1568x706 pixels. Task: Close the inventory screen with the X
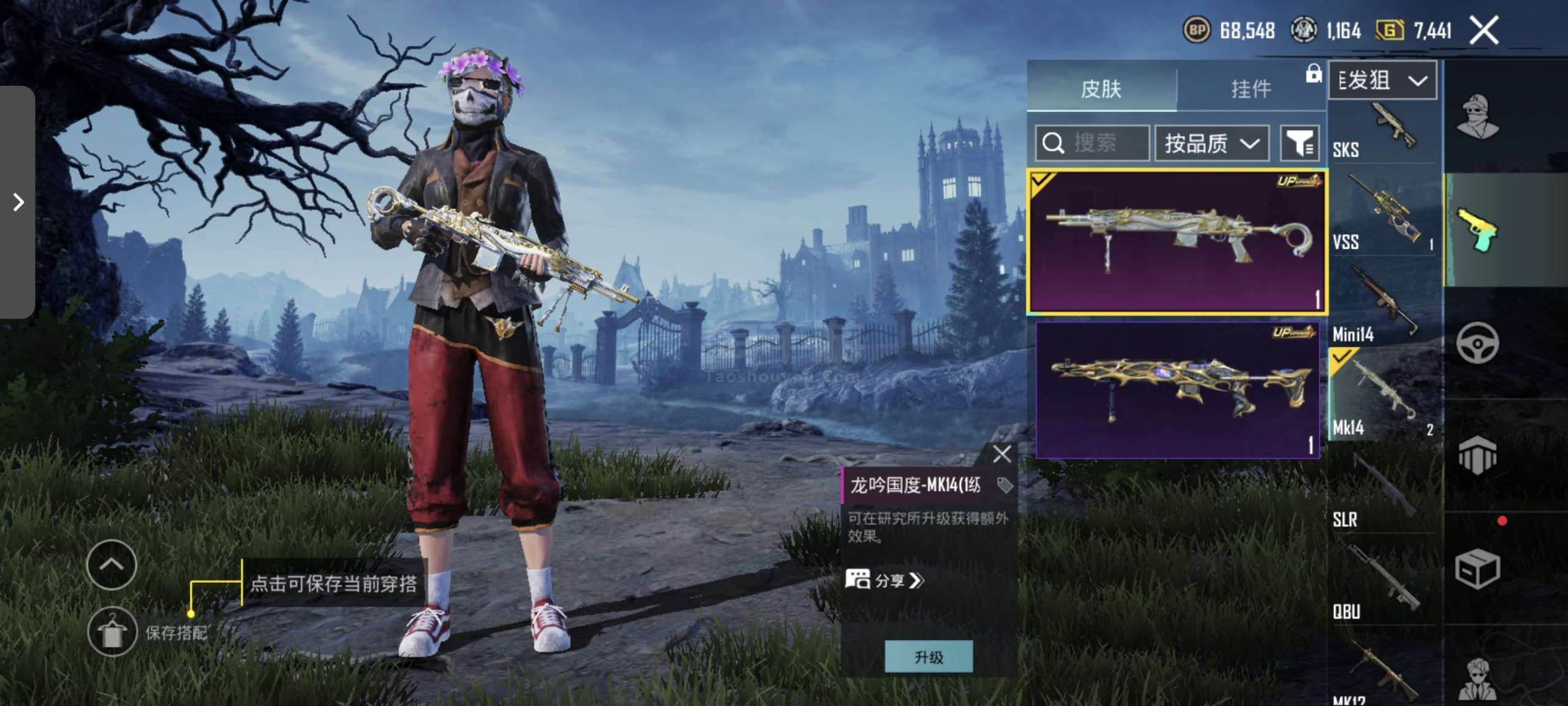point(1483,31)
